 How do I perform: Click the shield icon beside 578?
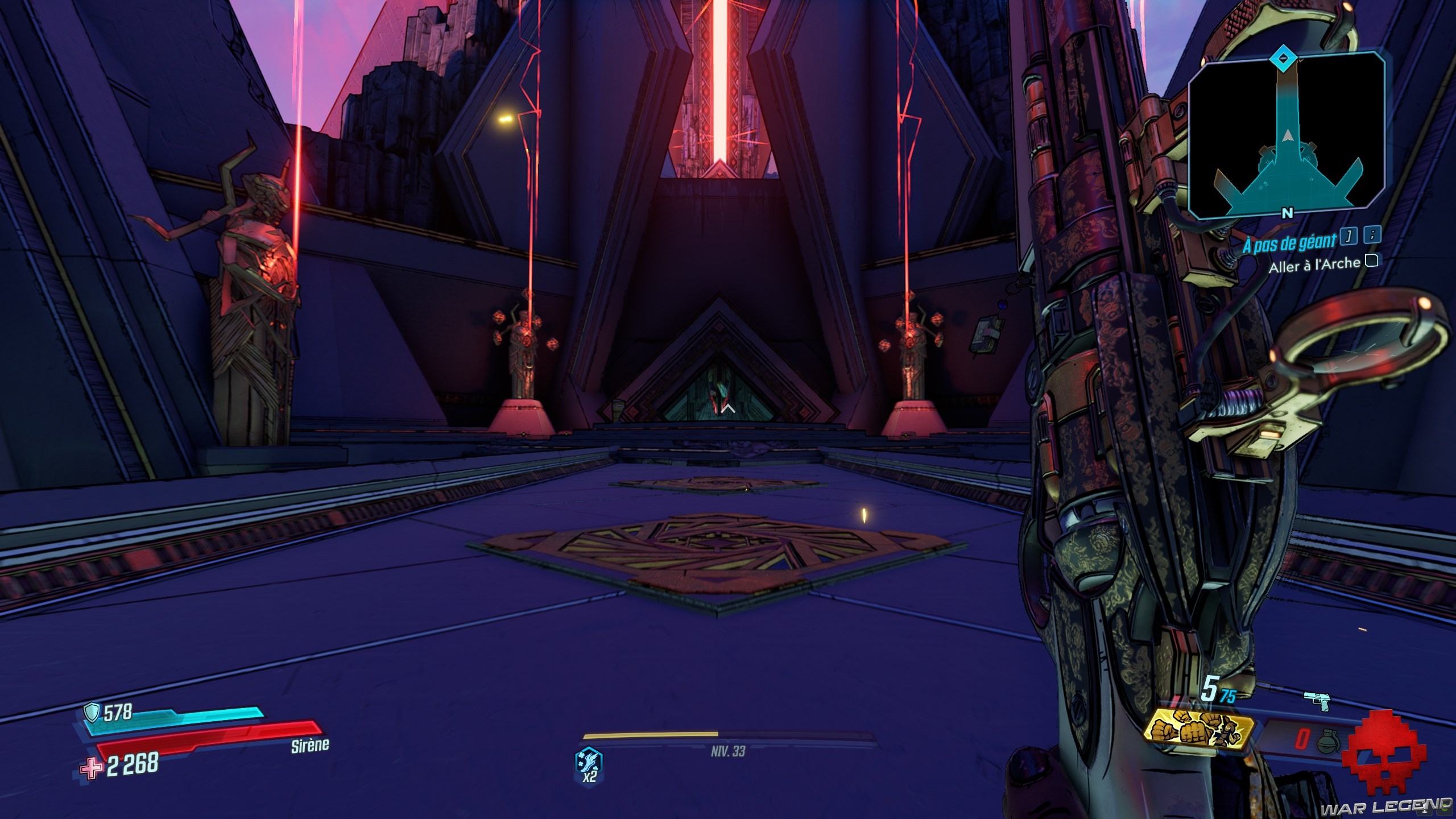point(92,712)
